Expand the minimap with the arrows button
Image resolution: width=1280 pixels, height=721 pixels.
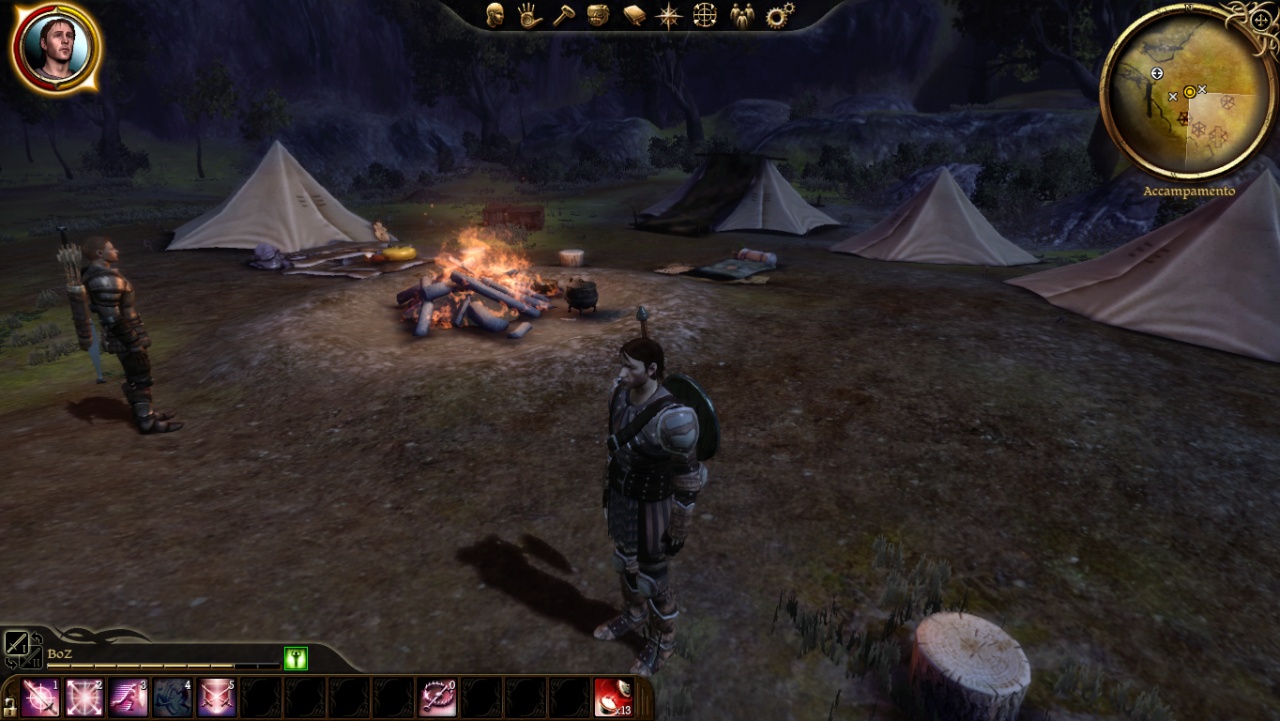click(x=1261, y=19)
